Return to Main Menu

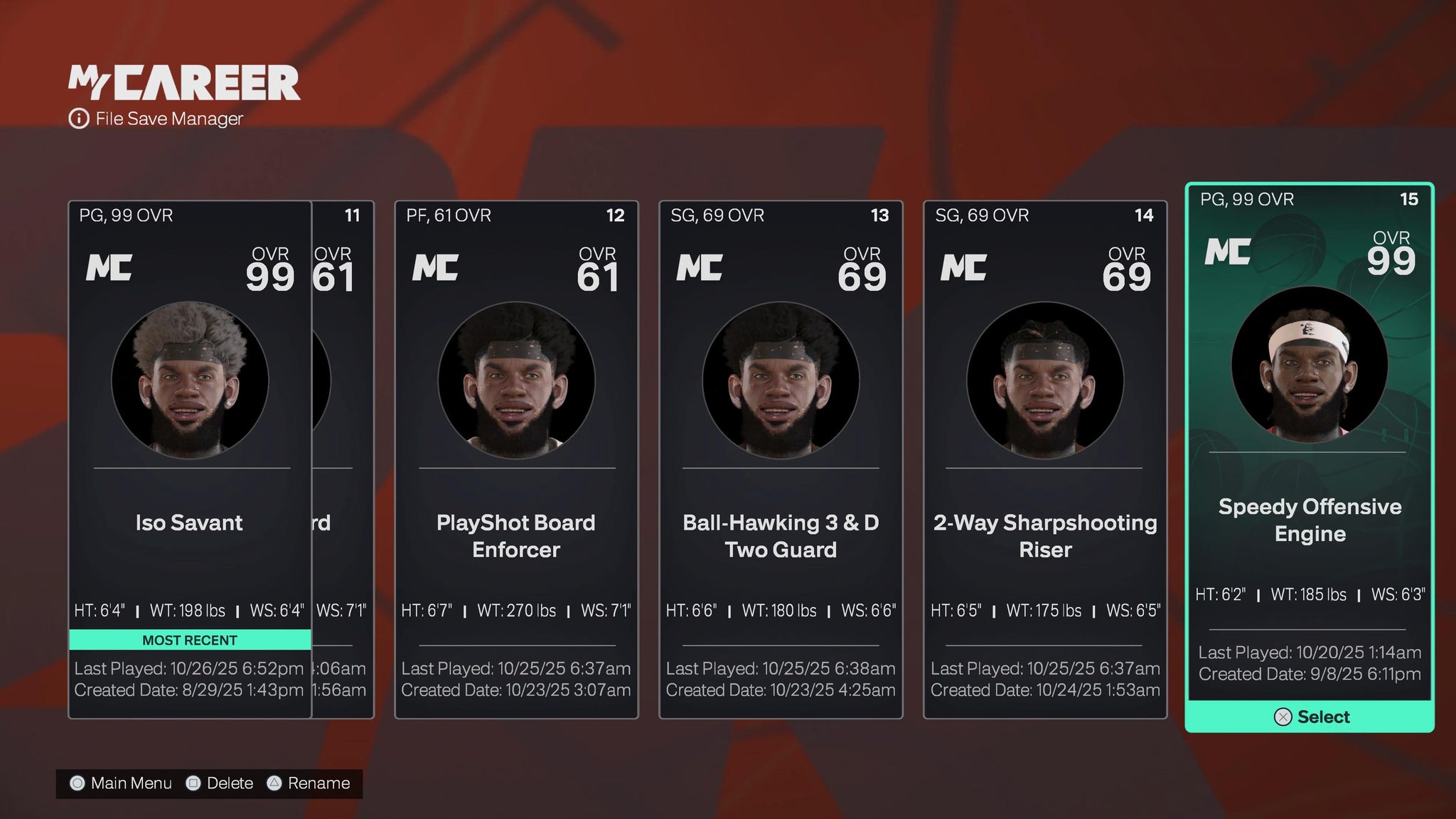point(121,783)
